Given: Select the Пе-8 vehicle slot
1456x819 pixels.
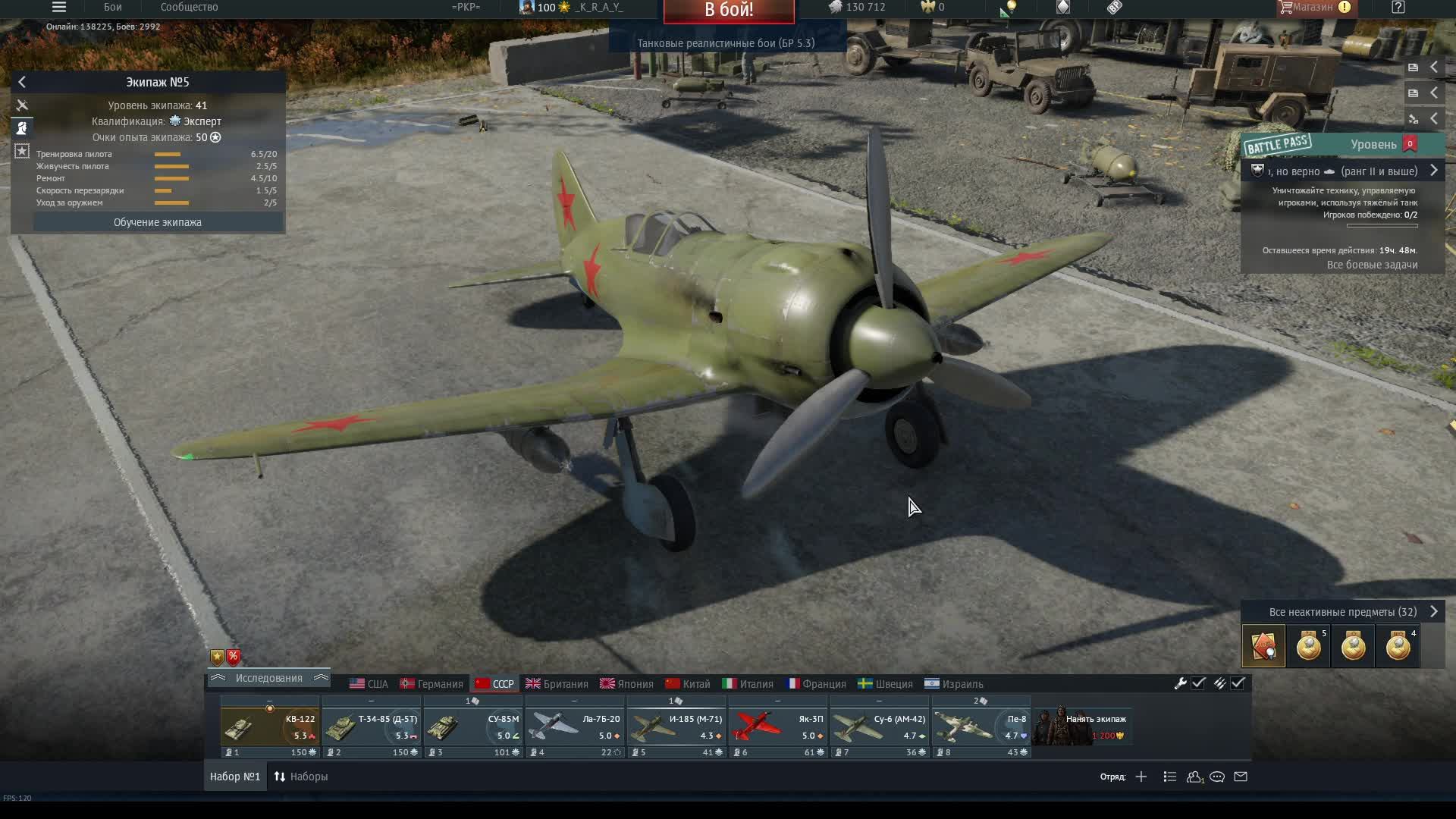Looking at the screenshot, I should [981, 728].
